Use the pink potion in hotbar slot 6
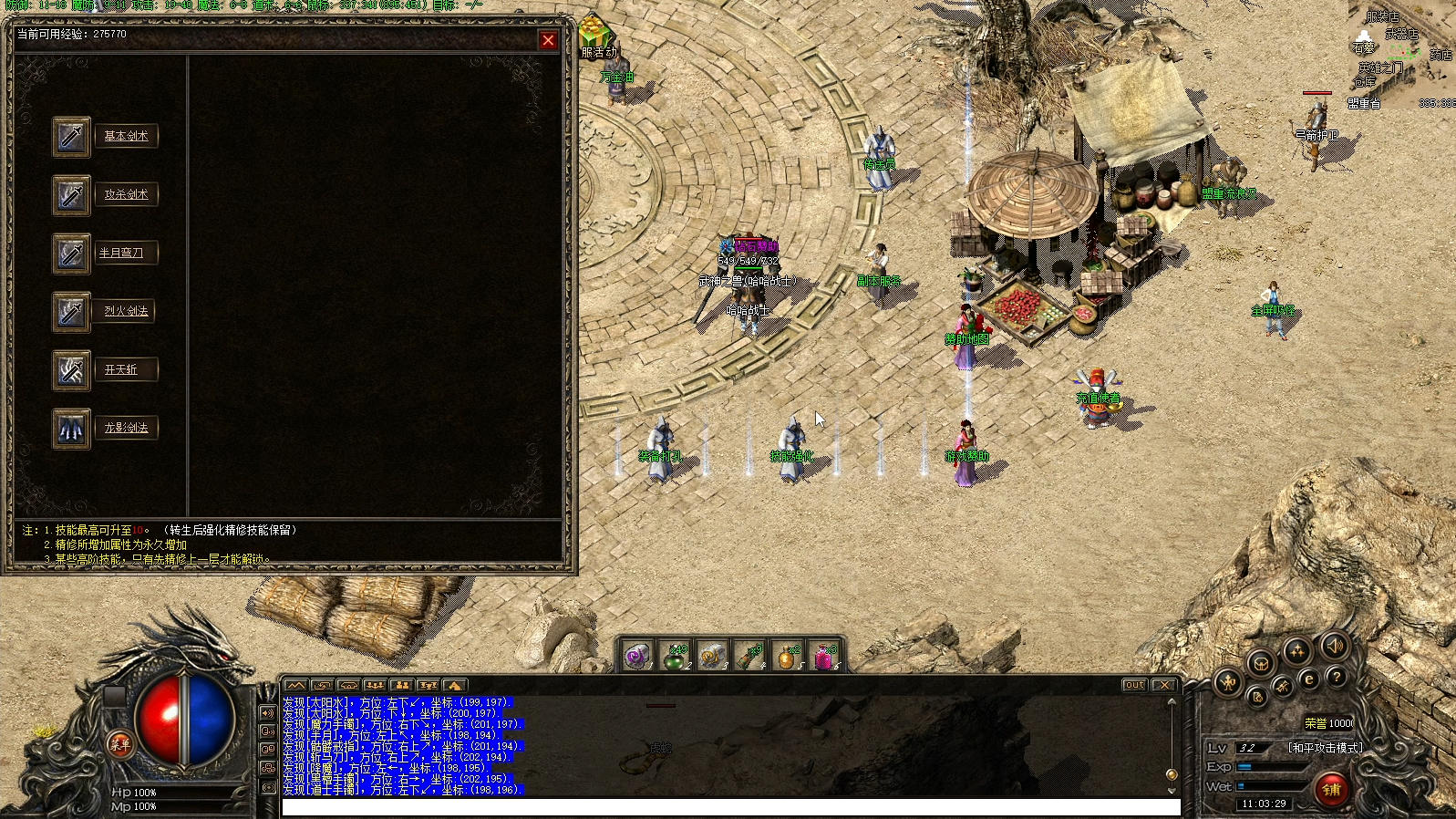The width and height of the screenshot is (1456, 819). pyautogui.click(x=824, y=656)
